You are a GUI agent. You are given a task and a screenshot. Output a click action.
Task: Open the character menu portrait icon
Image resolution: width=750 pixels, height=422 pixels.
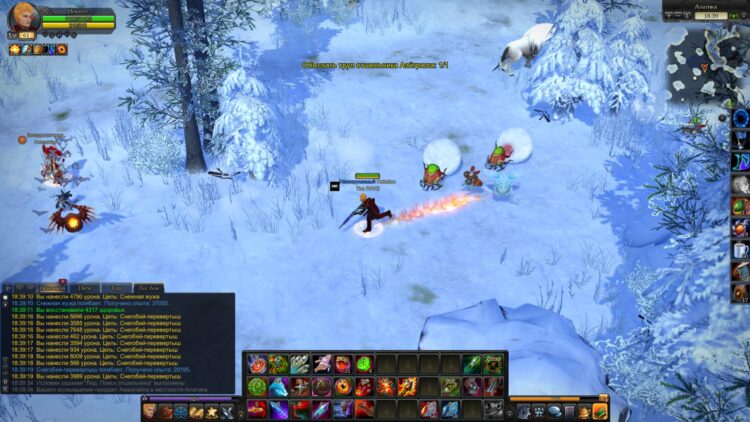[x=149, y=411]
